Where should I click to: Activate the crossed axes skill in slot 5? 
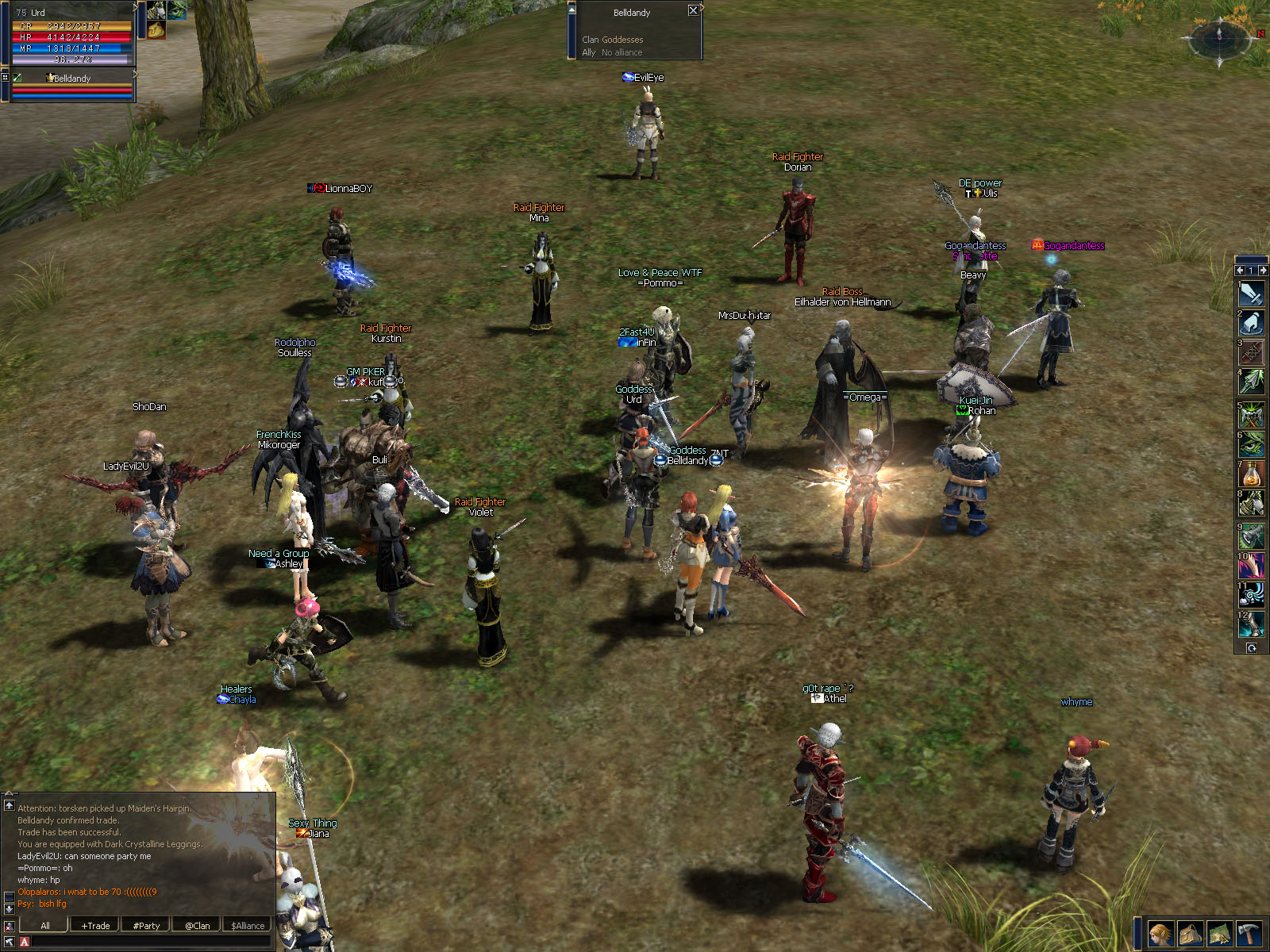point(1252,414)
